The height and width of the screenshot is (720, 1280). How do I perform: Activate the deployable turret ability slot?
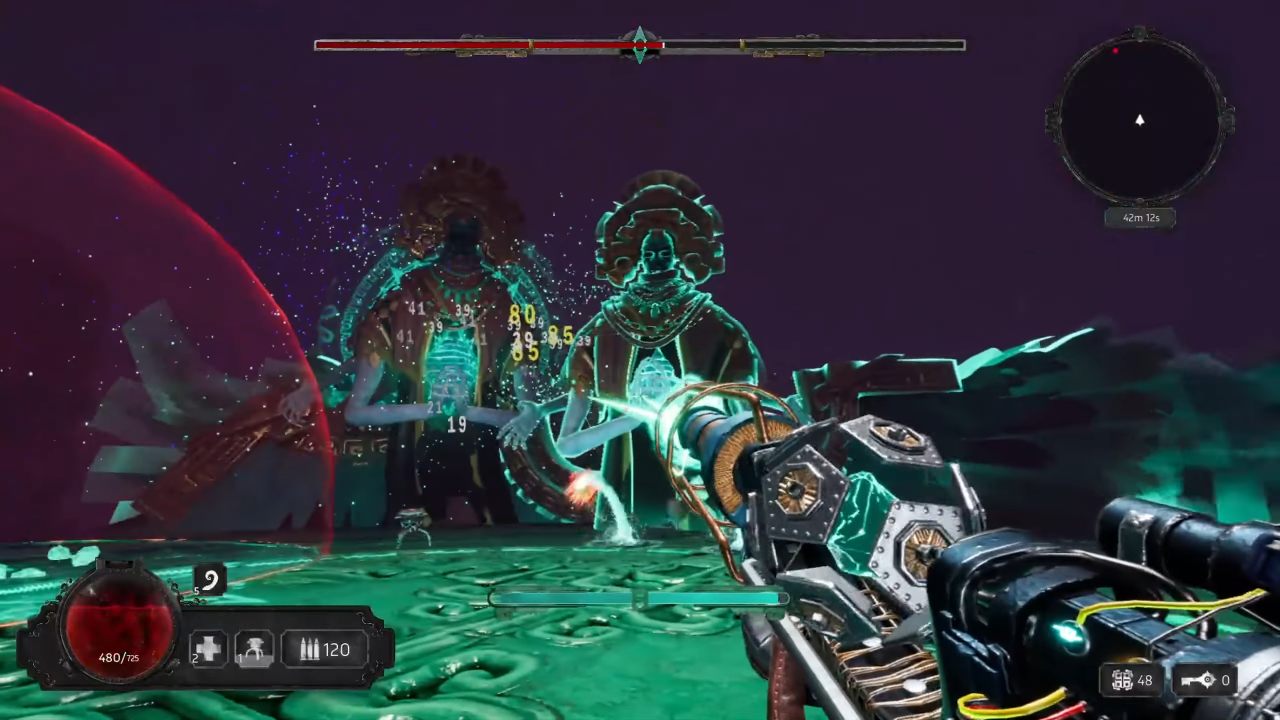point(254,649)
